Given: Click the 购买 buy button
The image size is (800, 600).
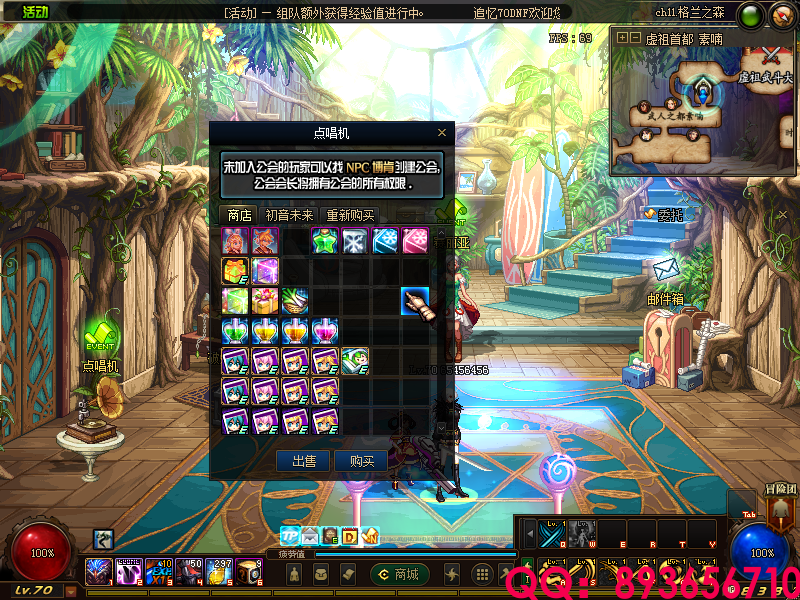Looking at the screenshot, I should pos(361,461).
